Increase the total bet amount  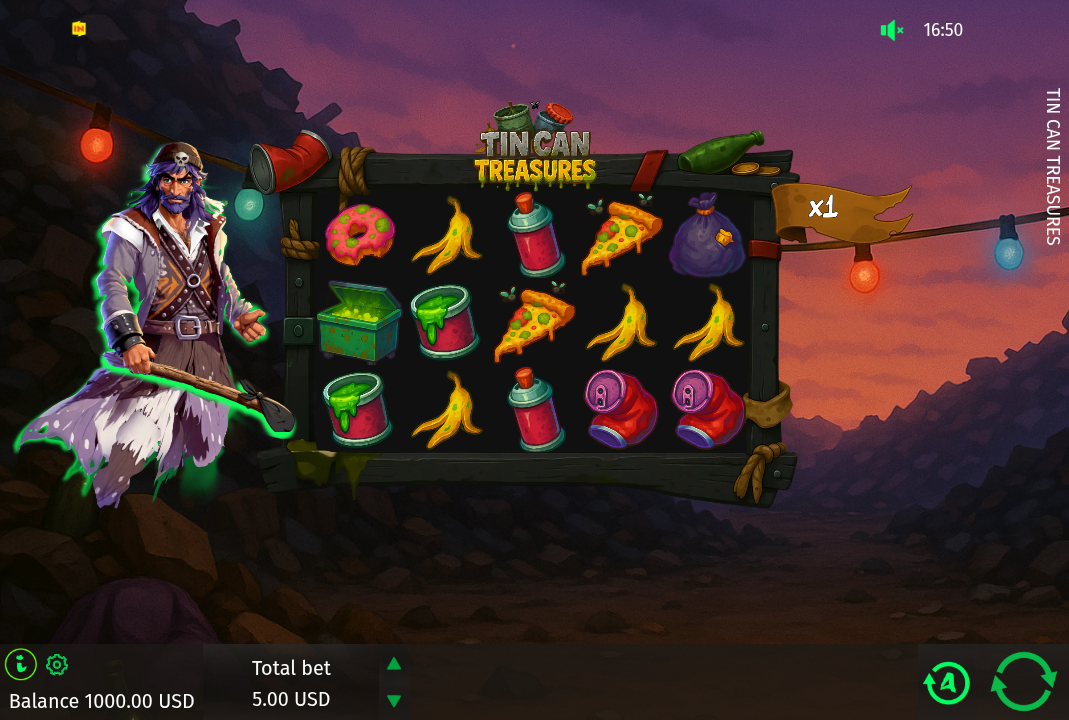click(394, 663)
